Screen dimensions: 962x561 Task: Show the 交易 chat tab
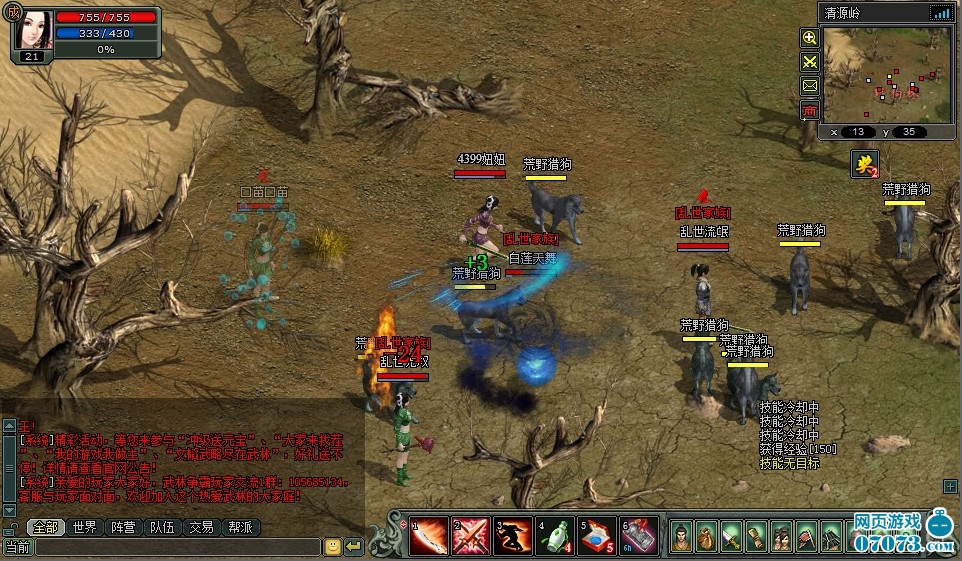point(202,527)
